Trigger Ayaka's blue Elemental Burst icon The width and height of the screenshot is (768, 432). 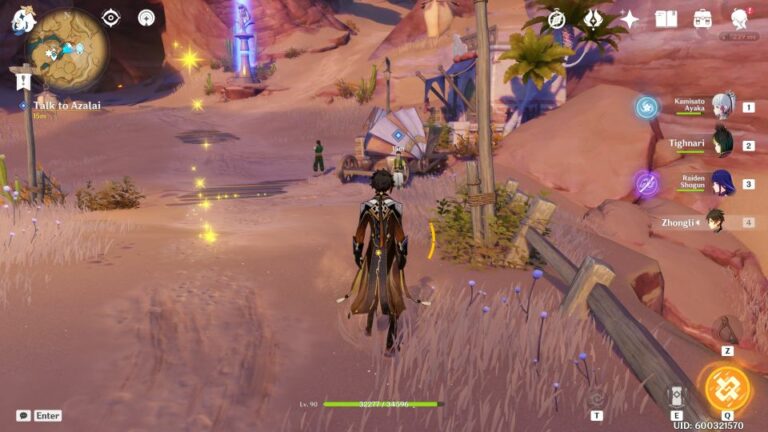(x=647, y=107)
